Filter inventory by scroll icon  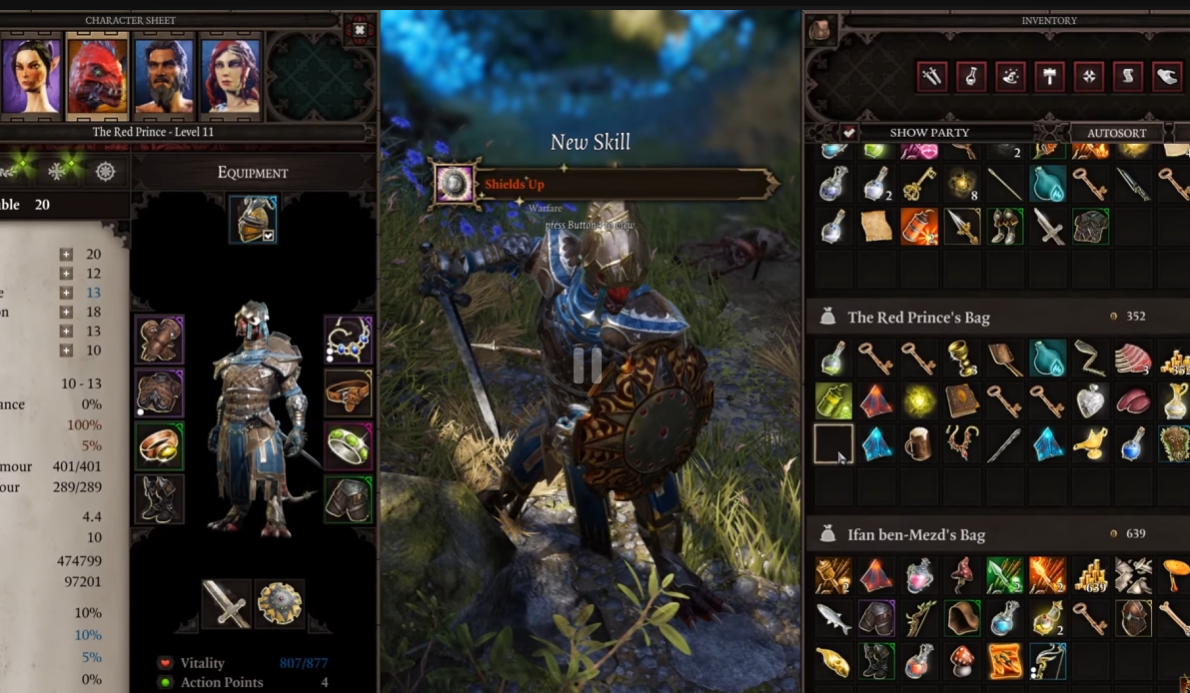click(1127, 76)
